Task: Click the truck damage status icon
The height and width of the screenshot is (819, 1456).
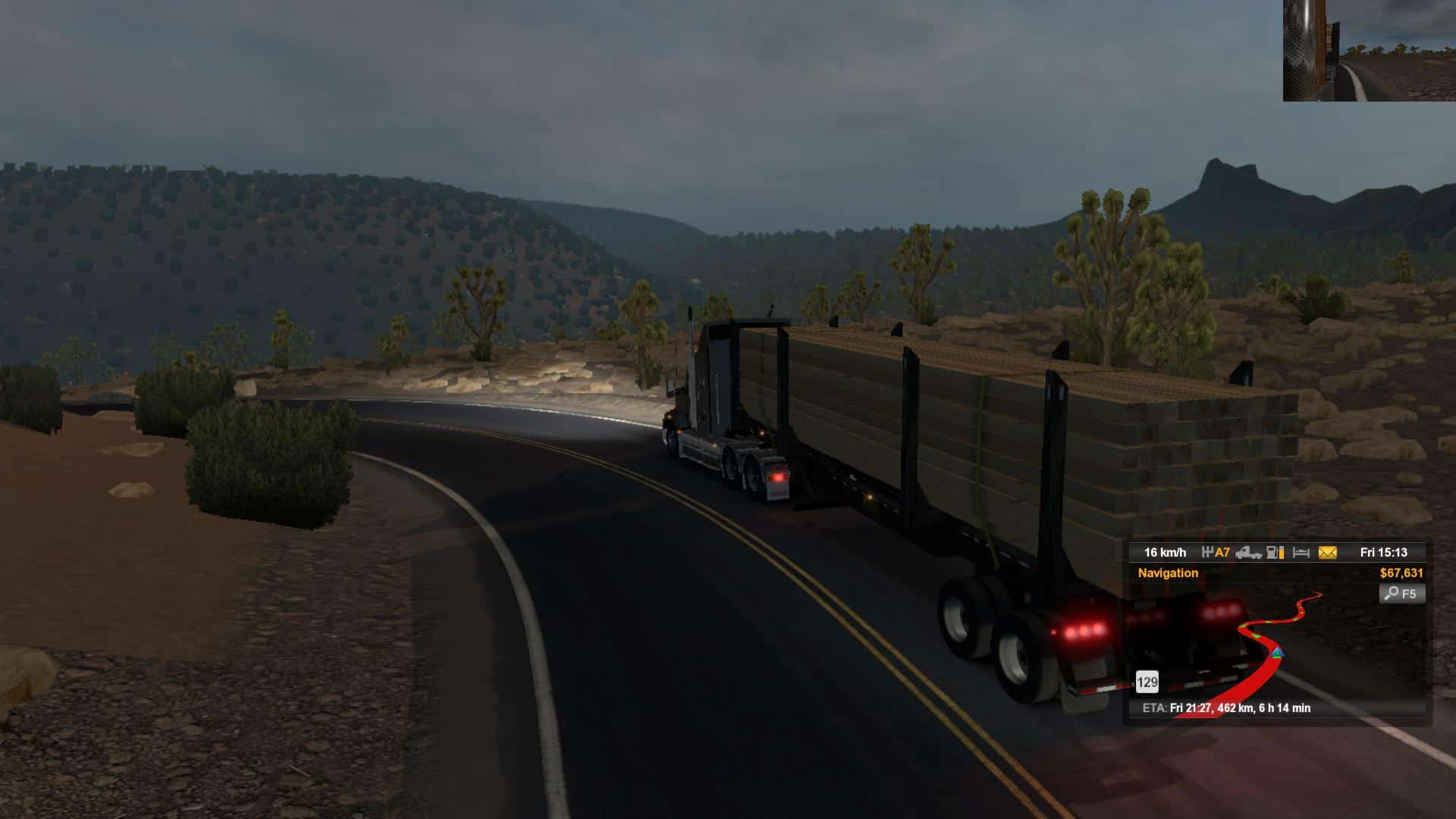Action: pyautogui.click(x=1248, y=553)
